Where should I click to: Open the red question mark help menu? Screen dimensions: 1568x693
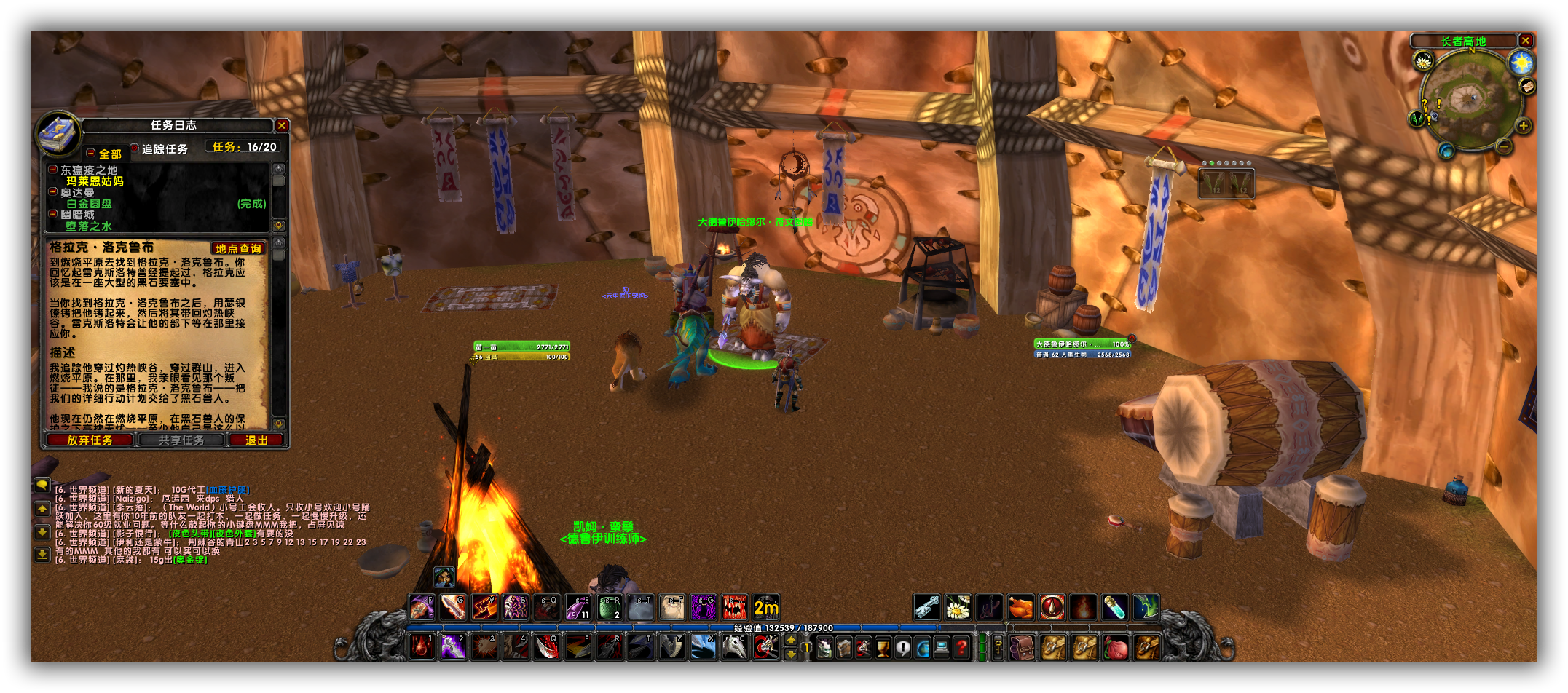961,646
